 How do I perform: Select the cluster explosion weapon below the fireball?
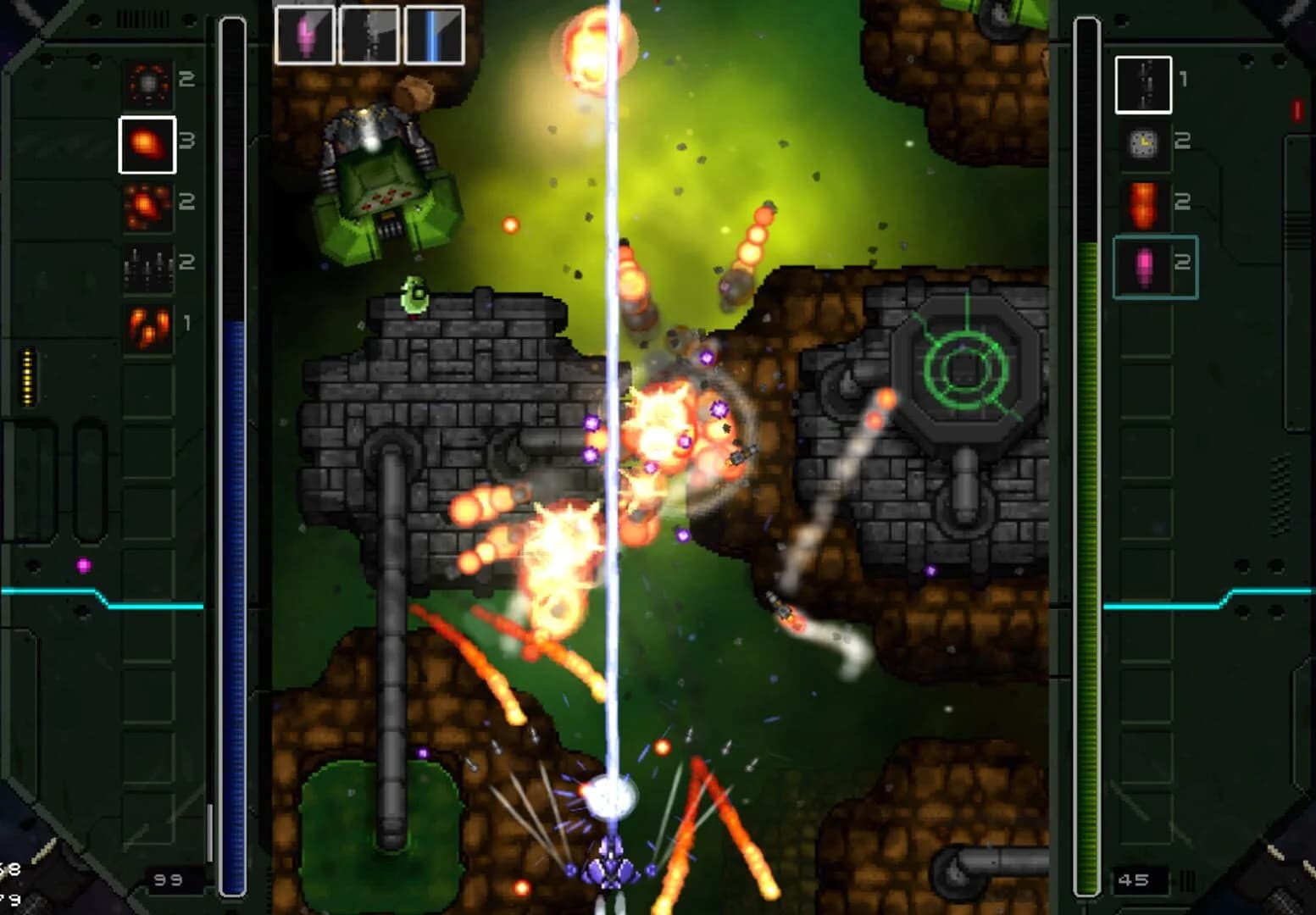point(148,206)
